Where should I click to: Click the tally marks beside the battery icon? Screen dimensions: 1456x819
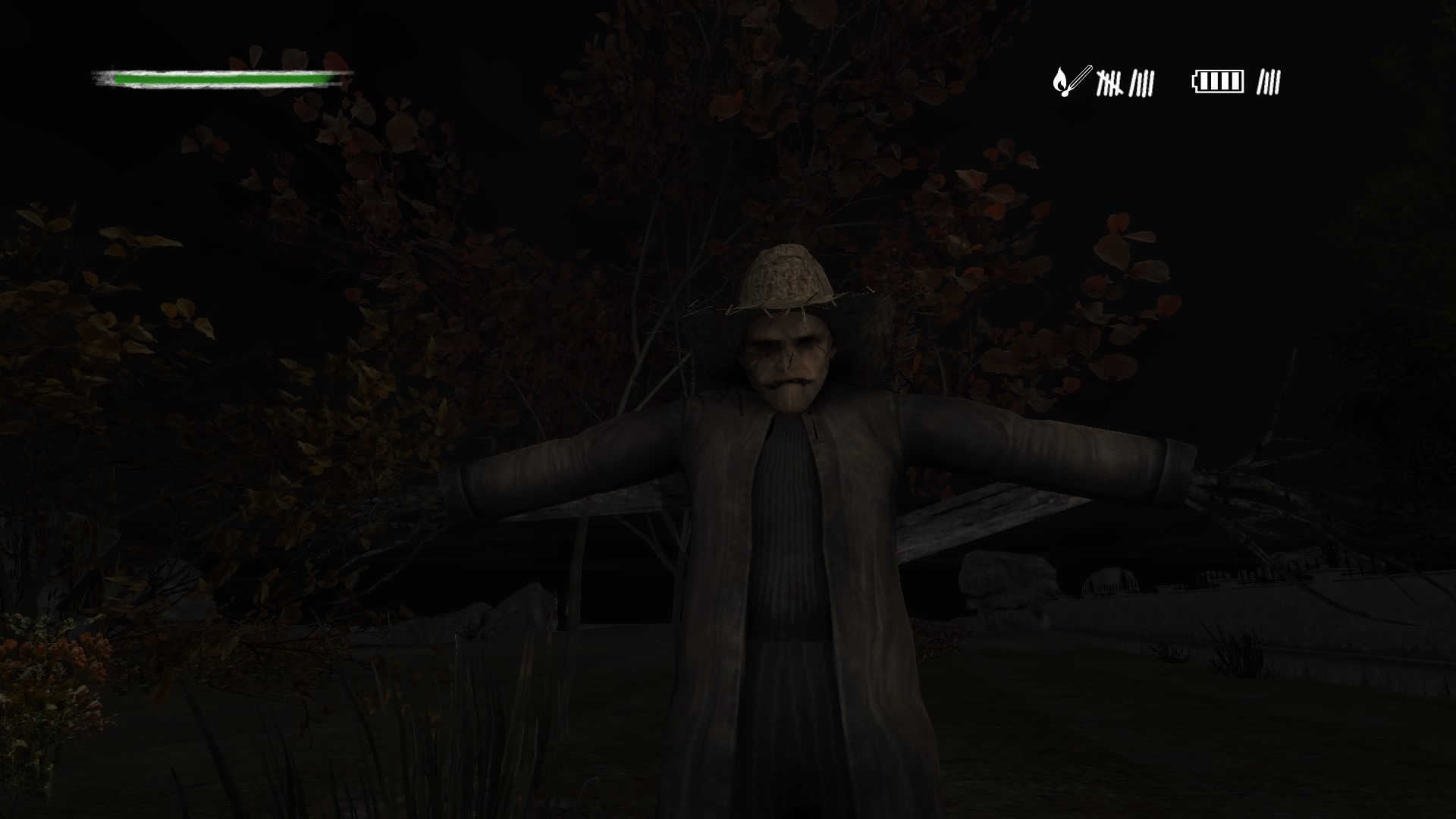[1270, 80]
